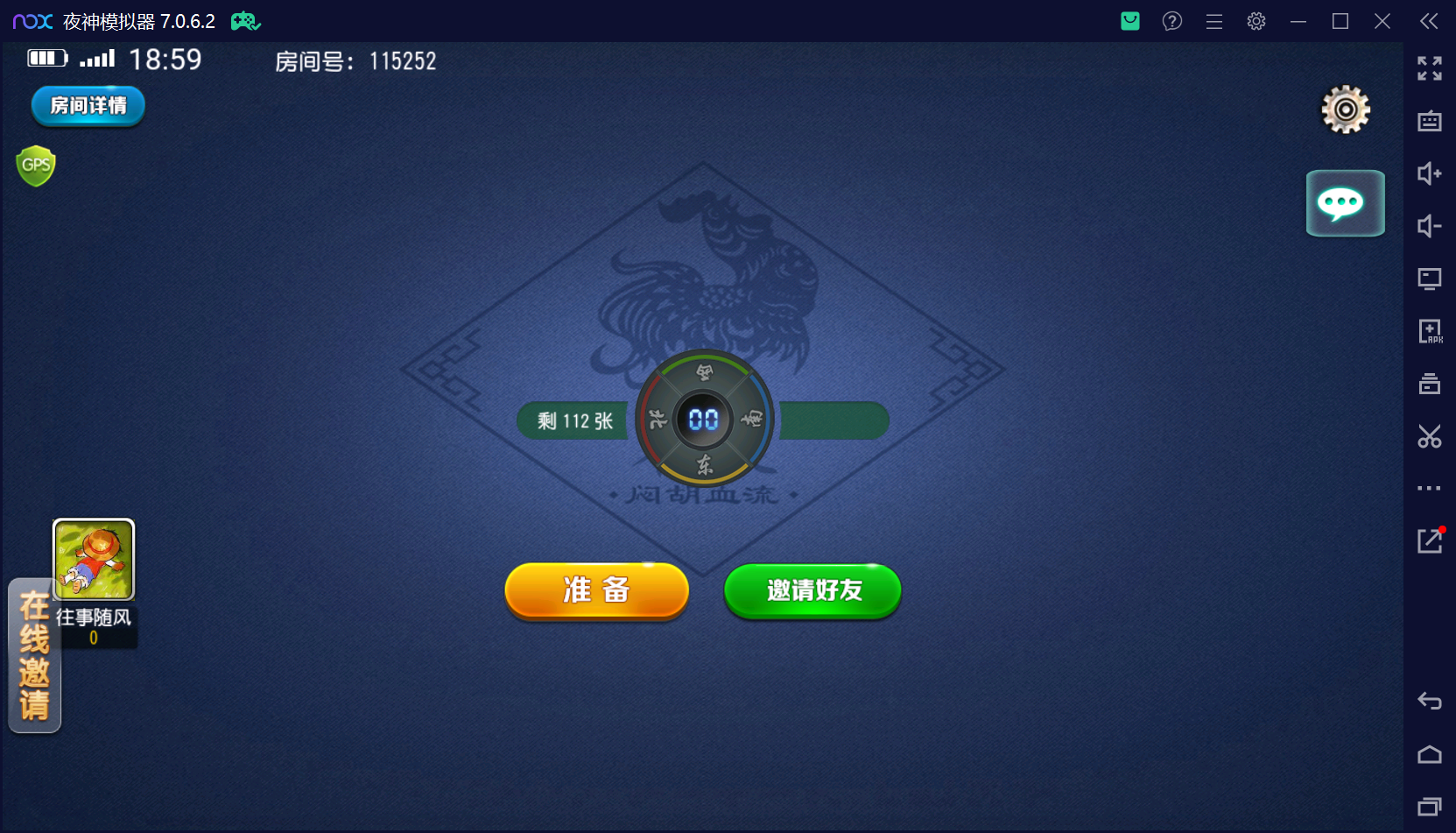Open the Nox app store
1456x833 pixels.
click(x=1129, y=21)
